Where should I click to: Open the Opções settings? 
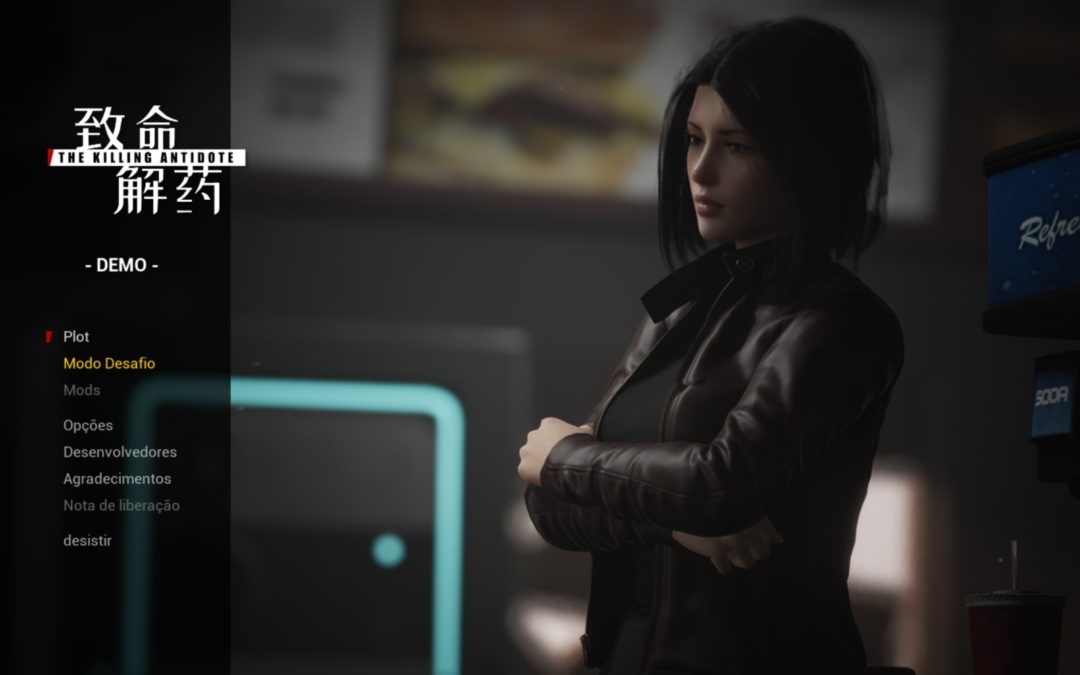pyautogui.click(x=88, y=425)
